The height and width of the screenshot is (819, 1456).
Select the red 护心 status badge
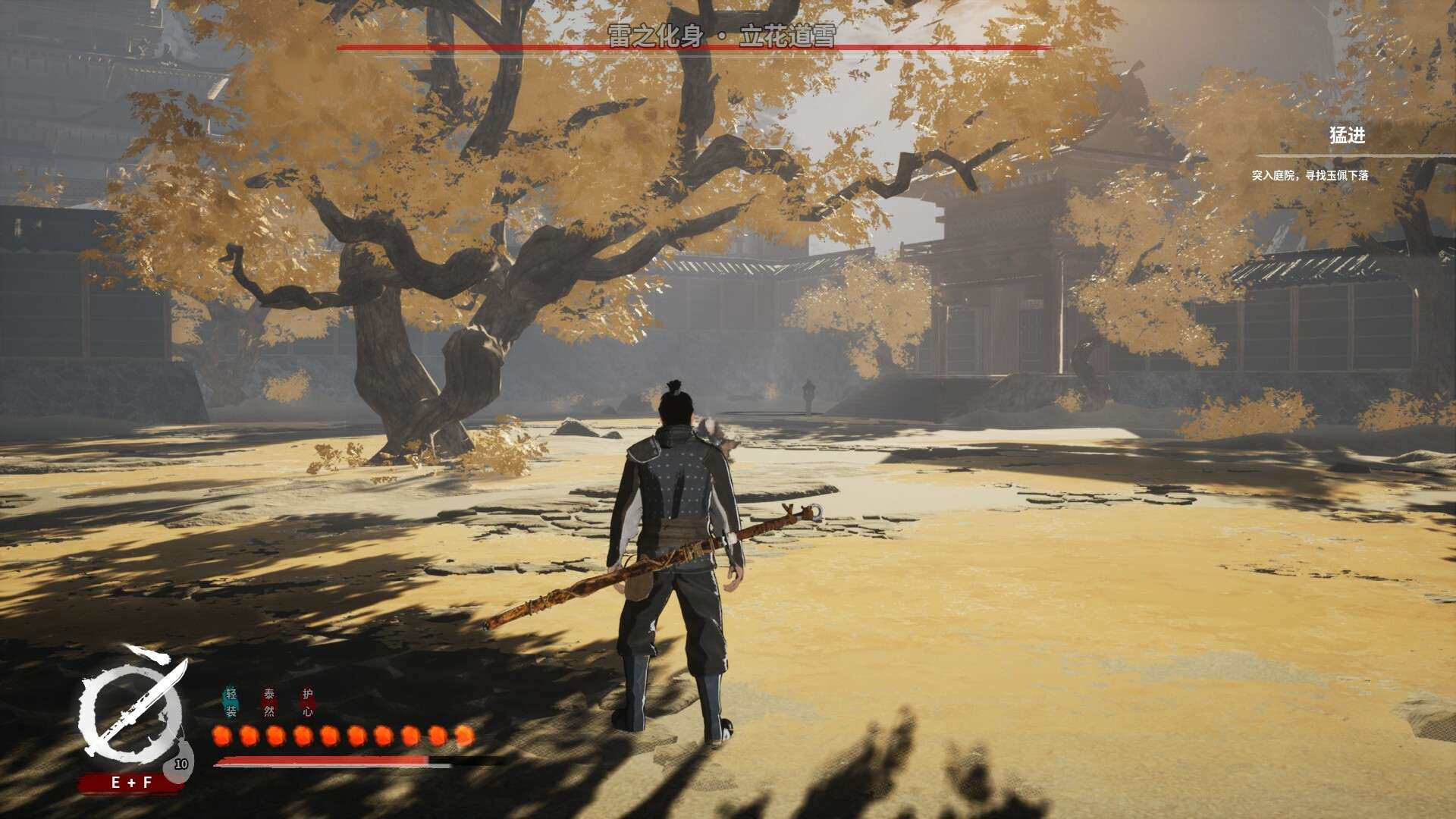pyautogui.click(x=307, y=702)
